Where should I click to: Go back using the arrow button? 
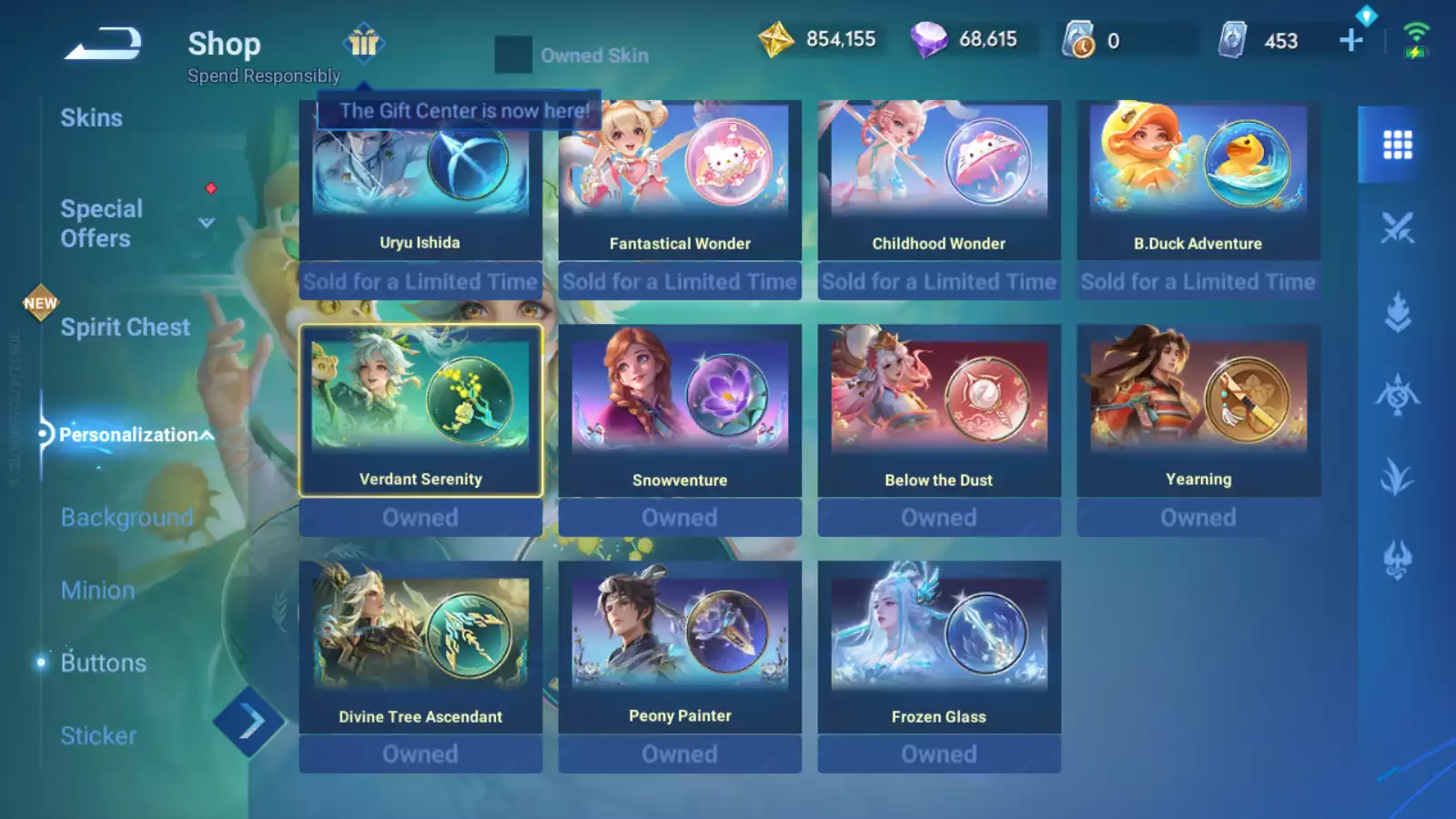103,44
